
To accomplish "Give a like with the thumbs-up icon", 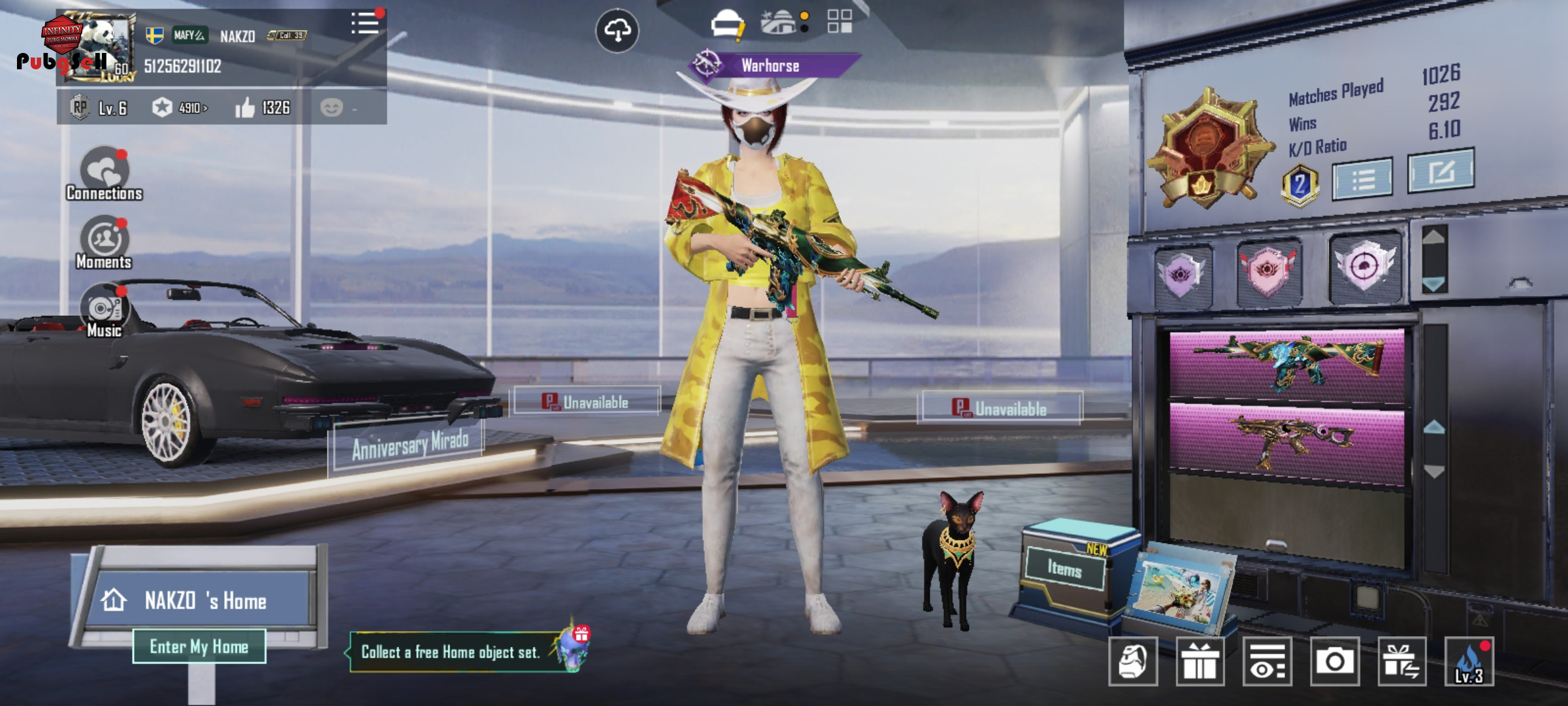I will coord(245,108).
